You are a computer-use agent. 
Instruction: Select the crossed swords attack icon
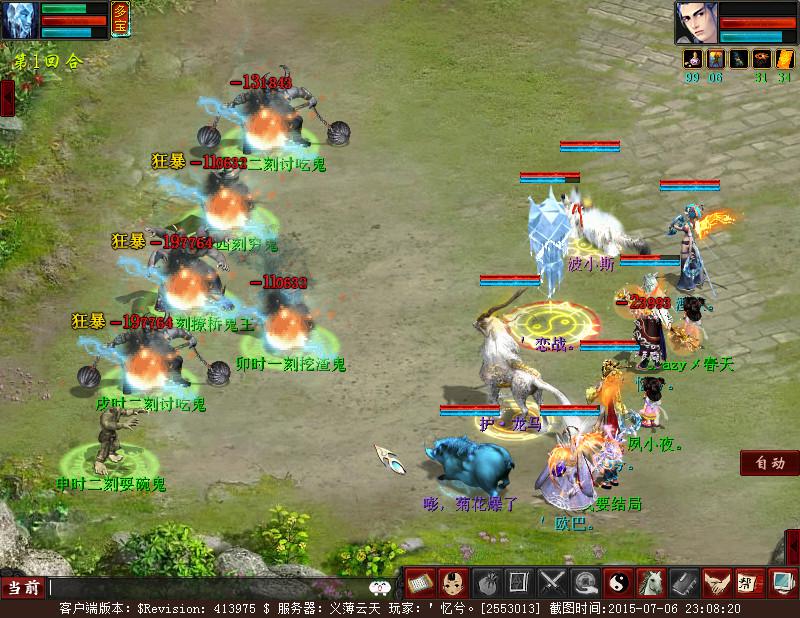pos(552,581)
